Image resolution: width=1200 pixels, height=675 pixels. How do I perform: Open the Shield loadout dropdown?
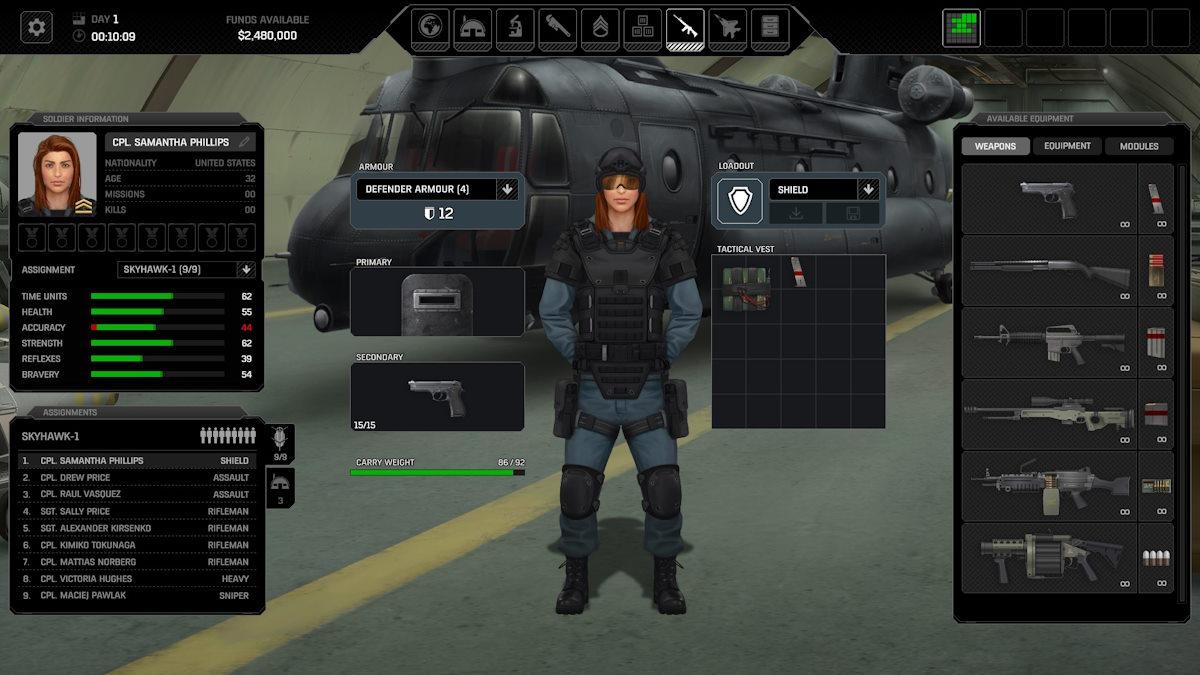[868, 189]
